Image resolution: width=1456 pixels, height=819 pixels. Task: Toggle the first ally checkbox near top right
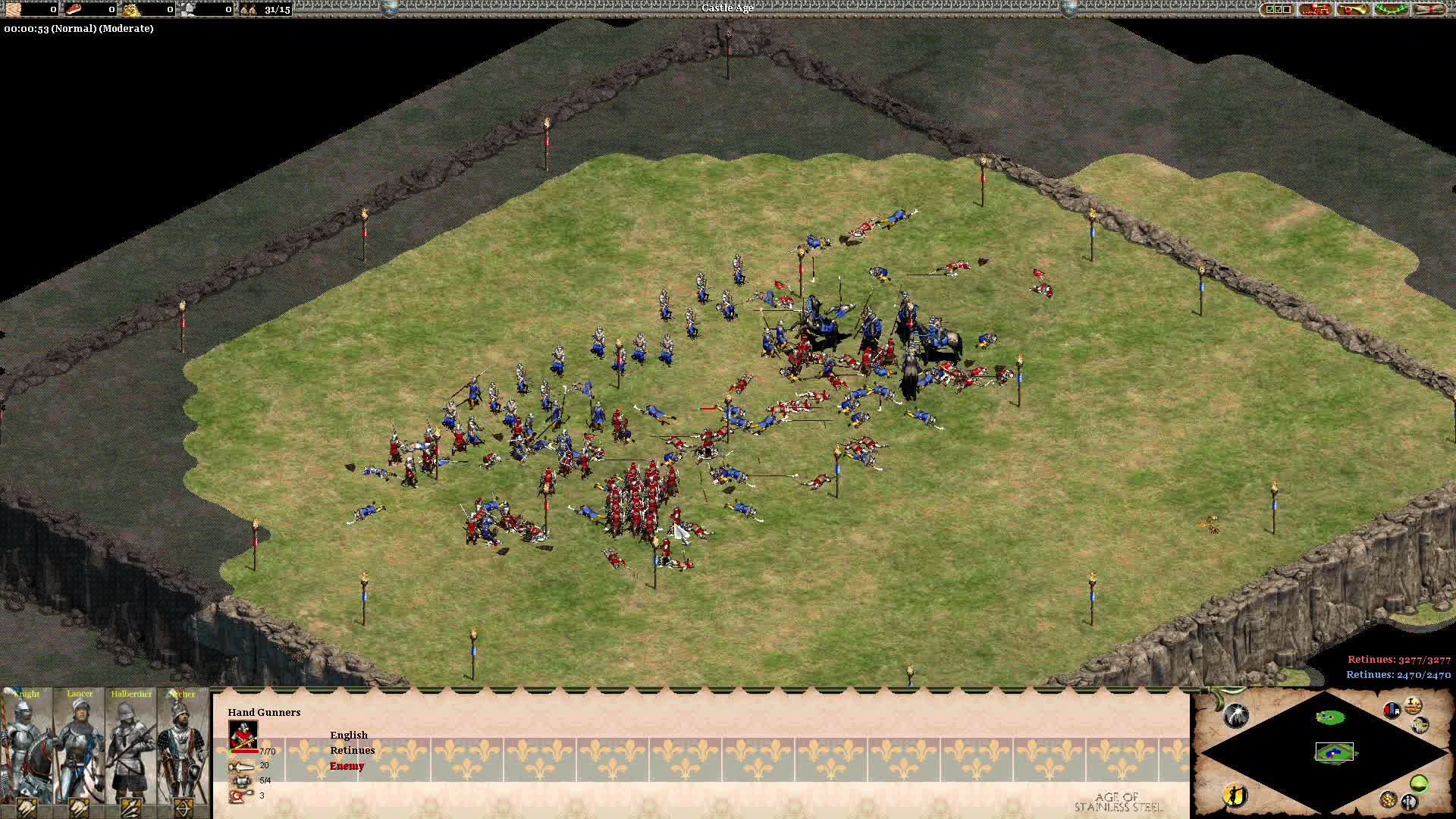pos(1269,9)
